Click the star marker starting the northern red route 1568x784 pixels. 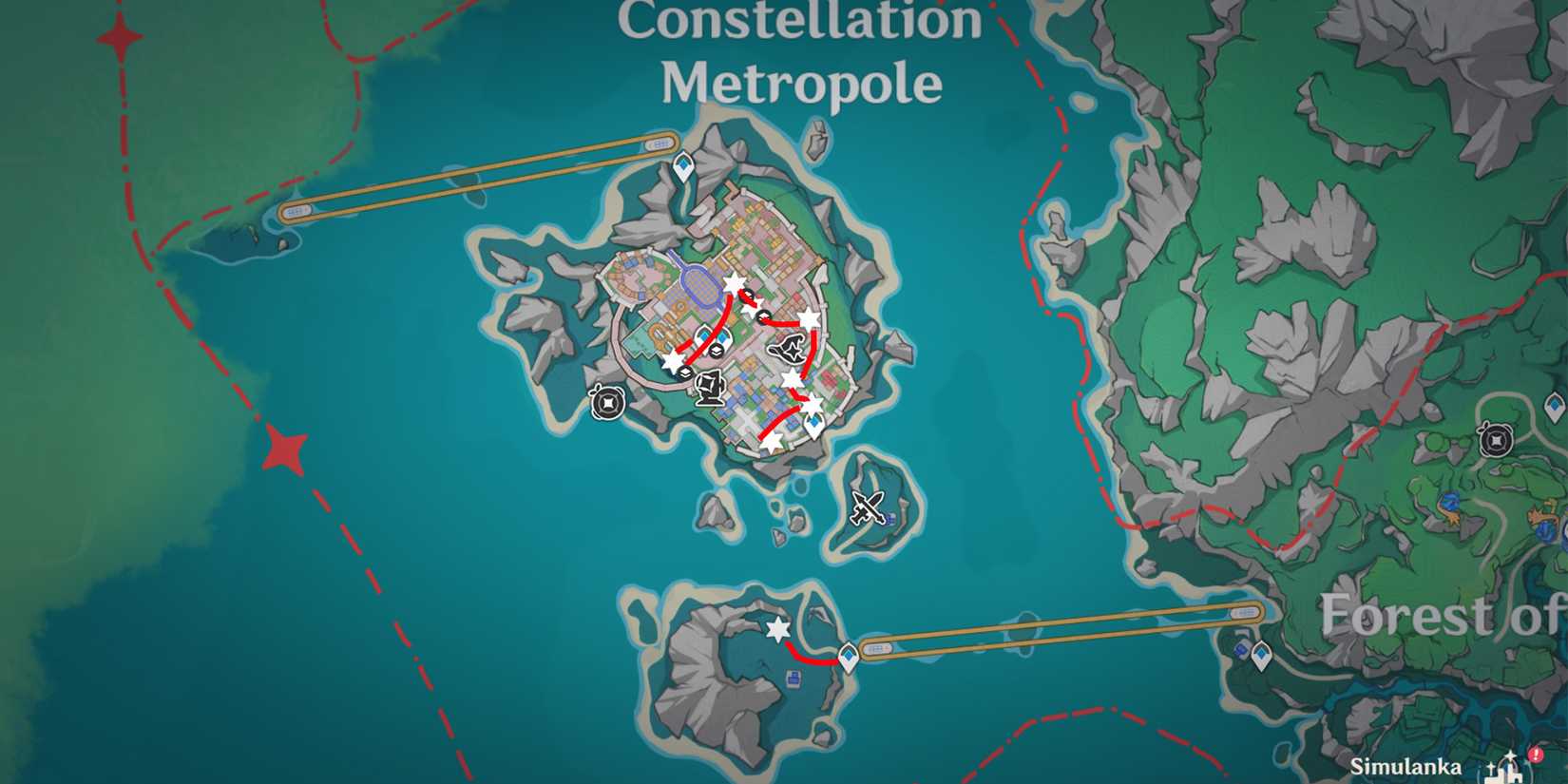coord(732,284)
